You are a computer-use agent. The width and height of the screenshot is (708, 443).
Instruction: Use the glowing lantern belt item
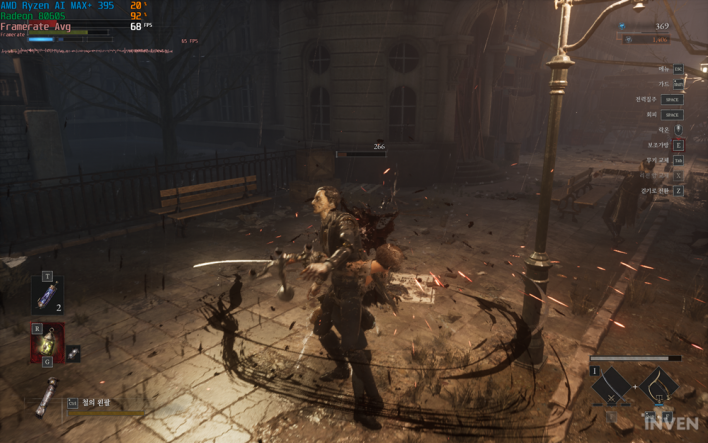coord(47,342)
